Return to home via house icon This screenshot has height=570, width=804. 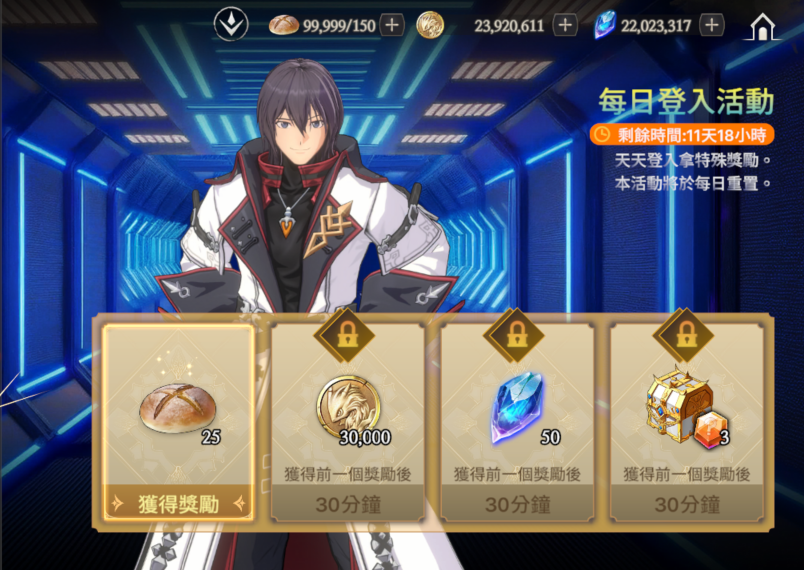pos(762,27)
